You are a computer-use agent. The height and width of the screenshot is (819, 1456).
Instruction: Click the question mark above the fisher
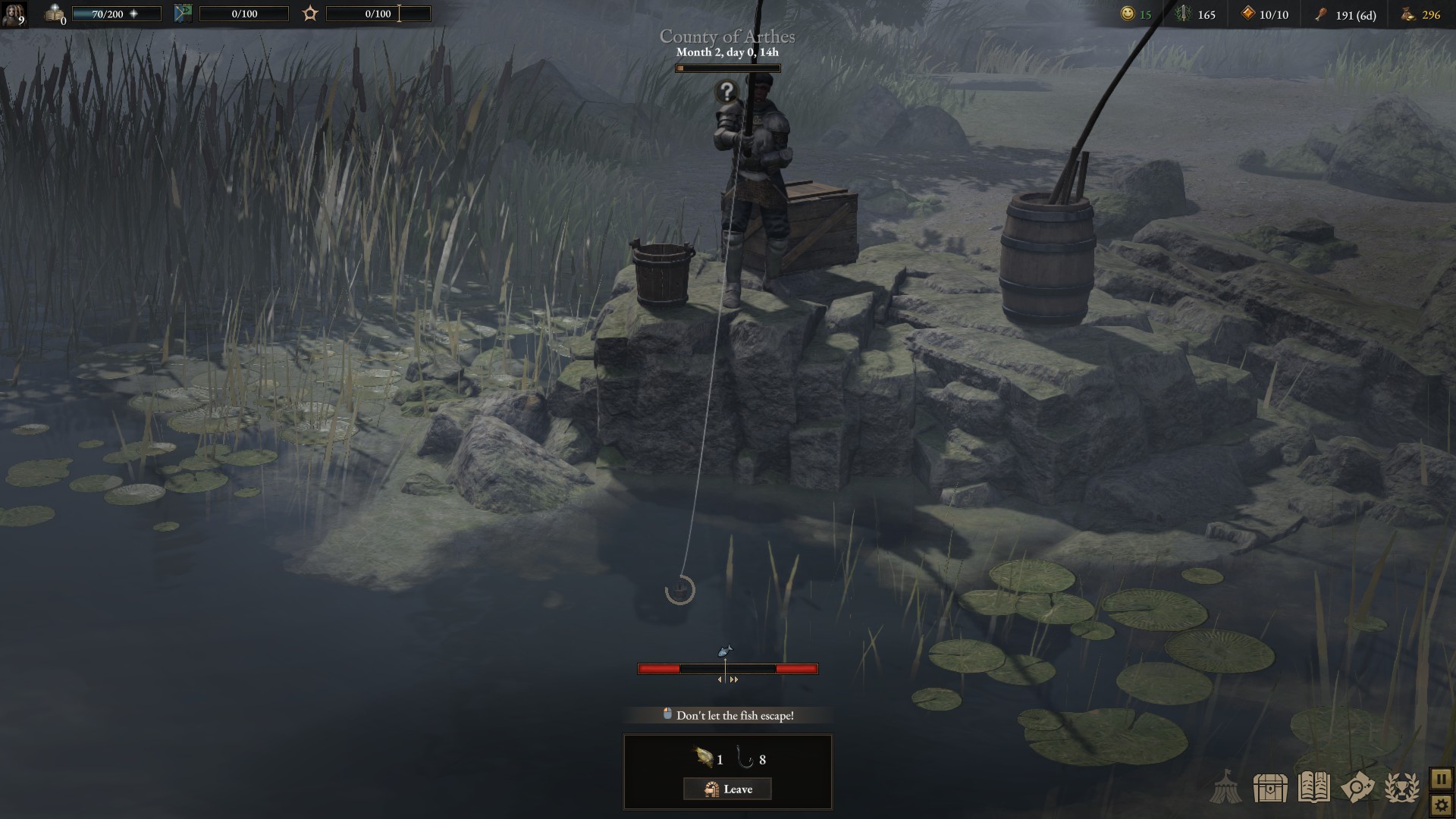[x=726, y=92]
